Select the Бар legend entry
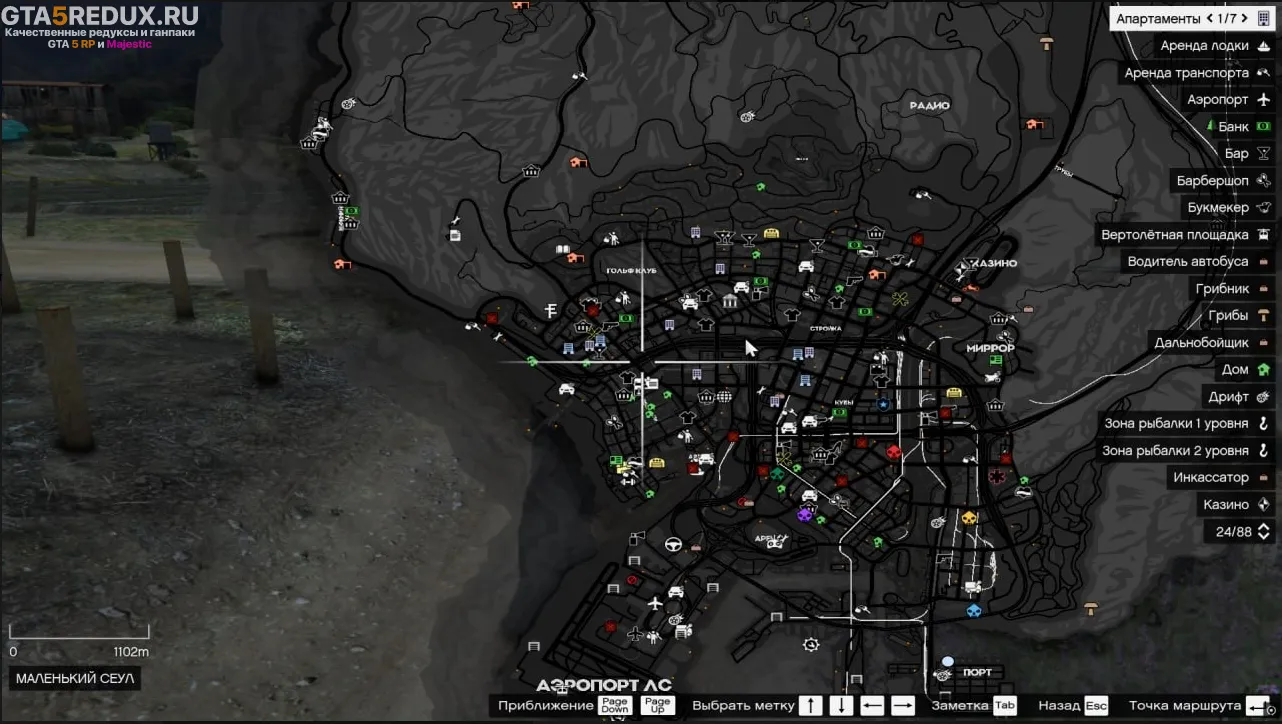Image resolution: width=1282 pixels, height=724 pixels. 1236,154
